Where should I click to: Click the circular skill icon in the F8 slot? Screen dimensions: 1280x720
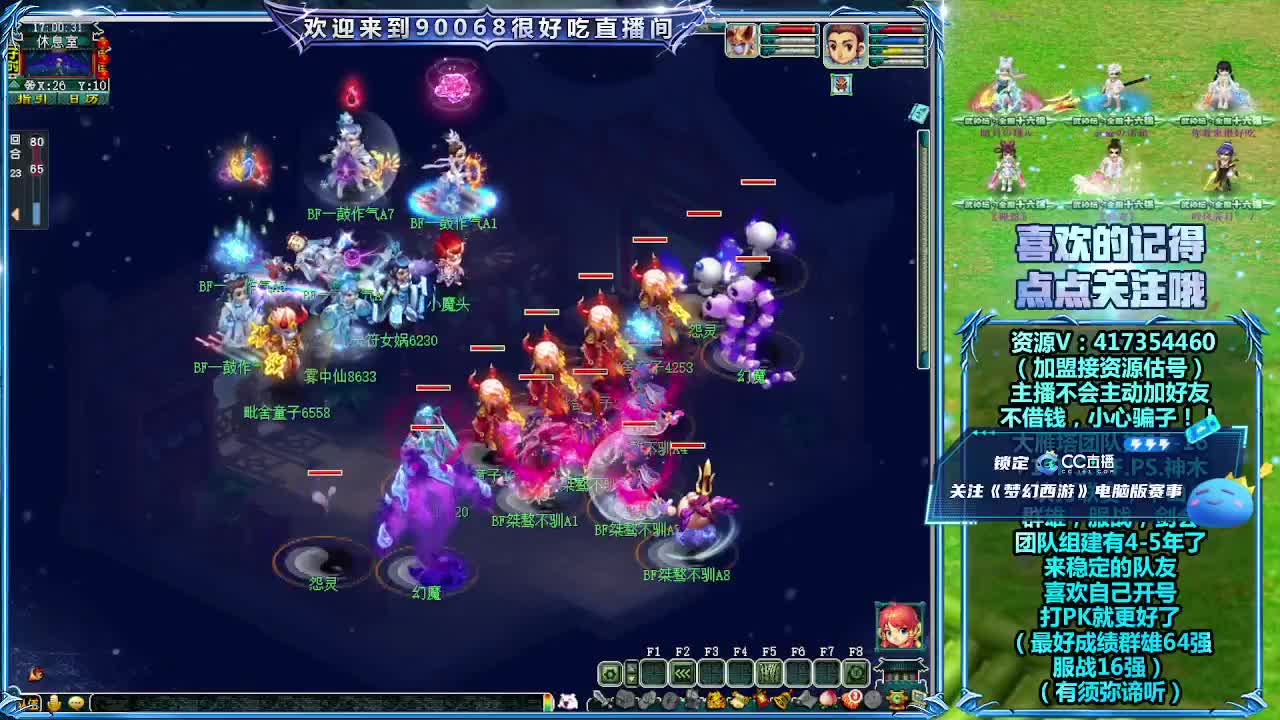854,672
